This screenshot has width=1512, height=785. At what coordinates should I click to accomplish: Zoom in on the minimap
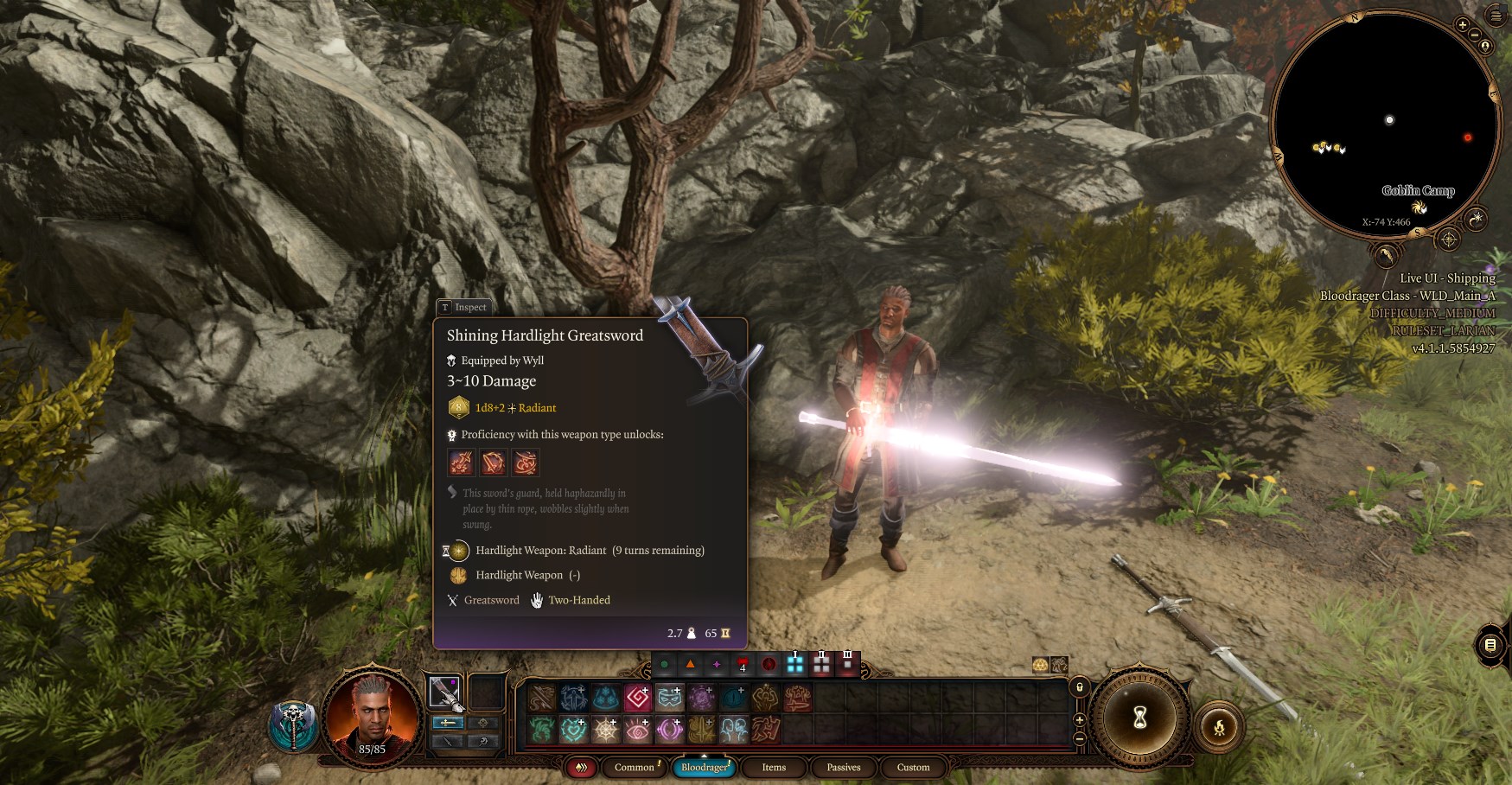[x=1462, y=25]
